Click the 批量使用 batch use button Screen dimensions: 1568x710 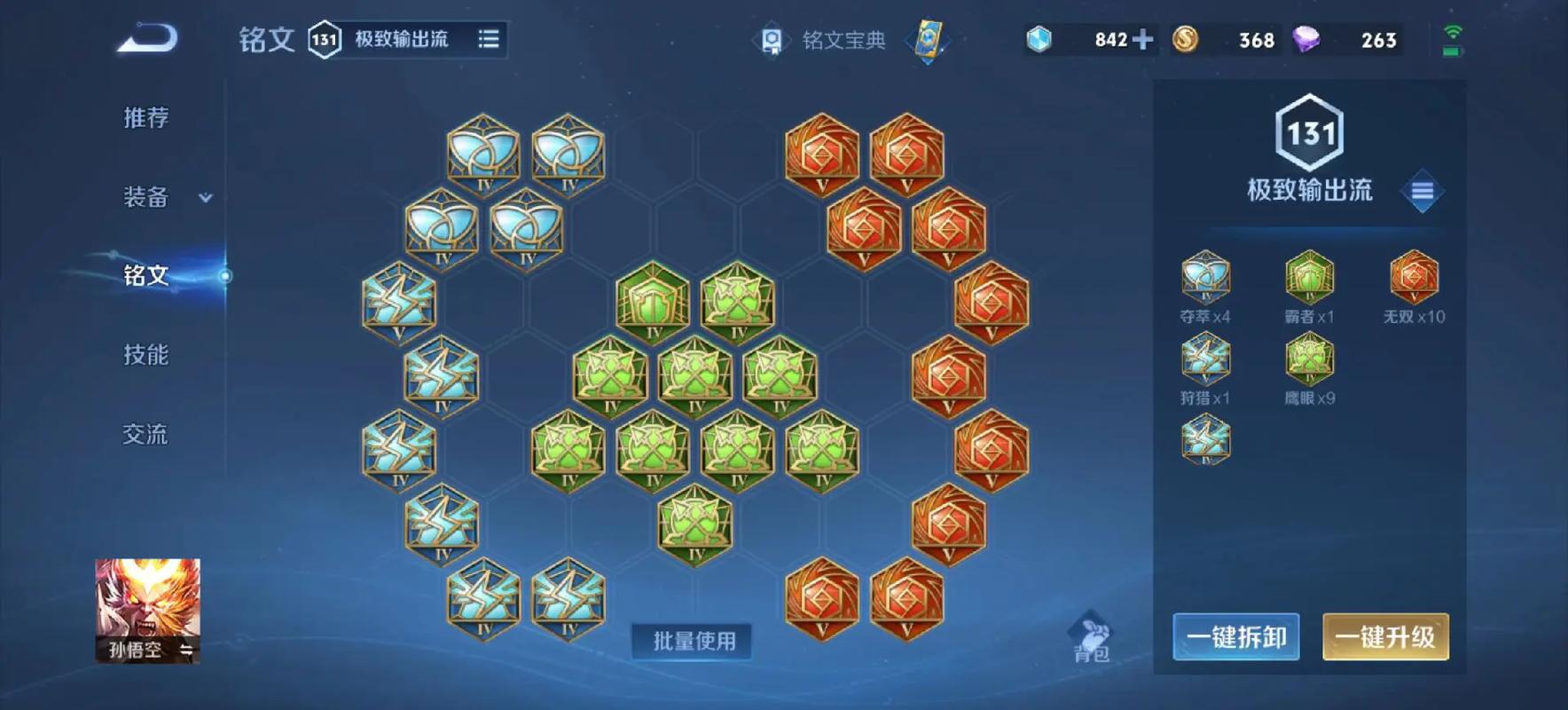tap(692, 641)
